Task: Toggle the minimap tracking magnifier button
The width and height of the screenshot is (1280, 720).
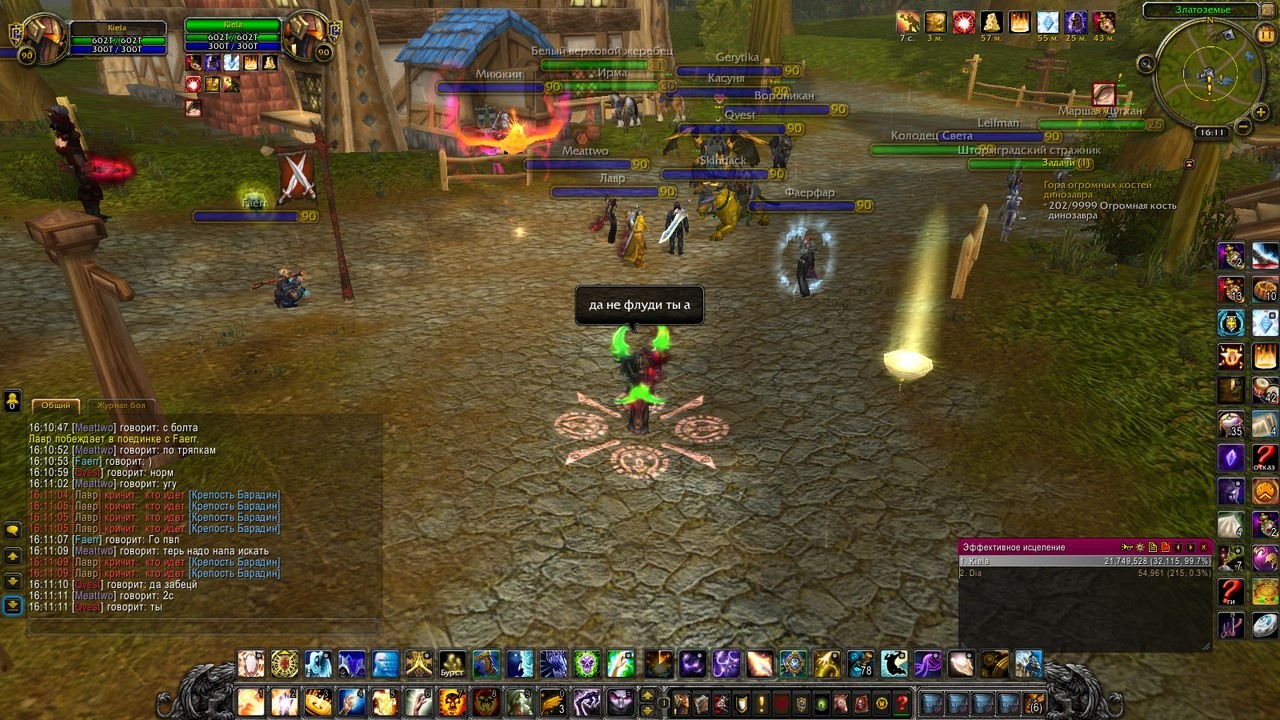Action: 1146,64
